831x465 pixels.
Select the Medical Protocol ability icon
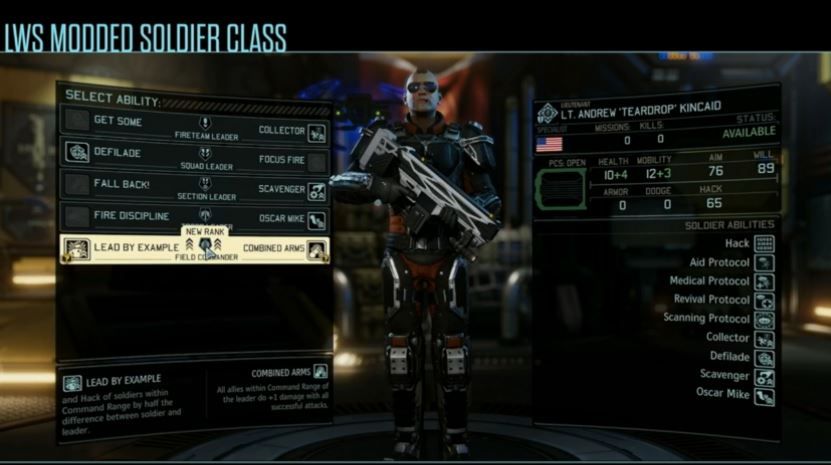tap(765, 281)
